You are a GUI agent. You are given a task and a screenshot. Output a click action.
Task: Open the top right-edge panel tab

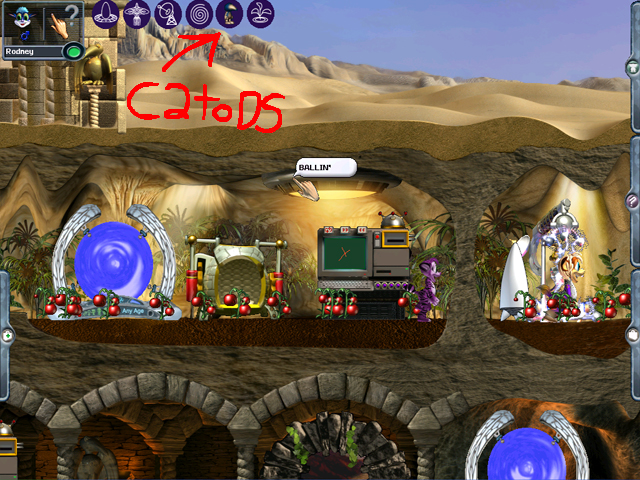click(x=633, y=66)
